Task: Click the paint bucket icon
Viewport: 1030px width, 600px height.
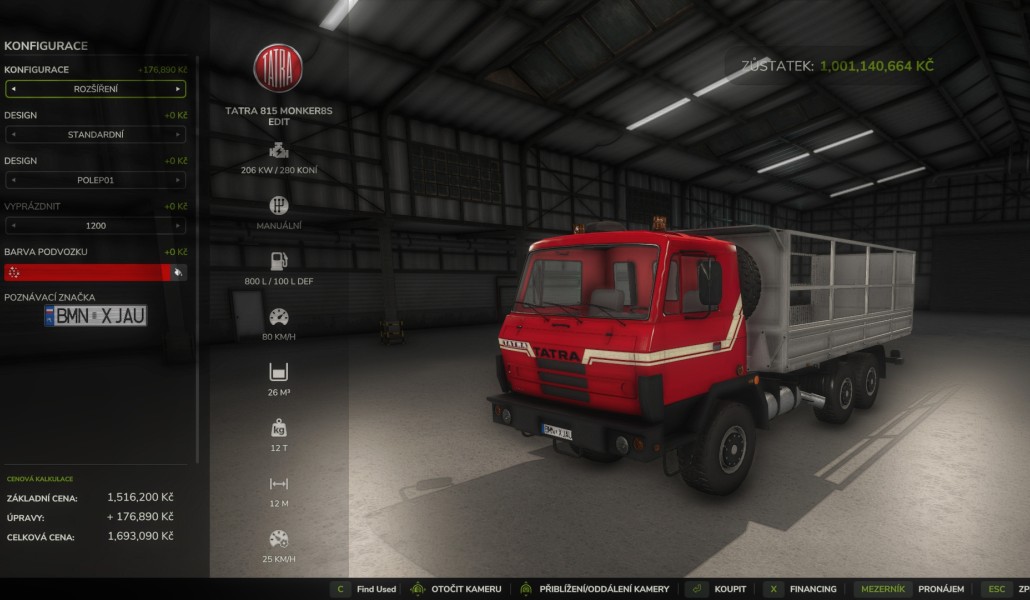Action: pos(178,272)
